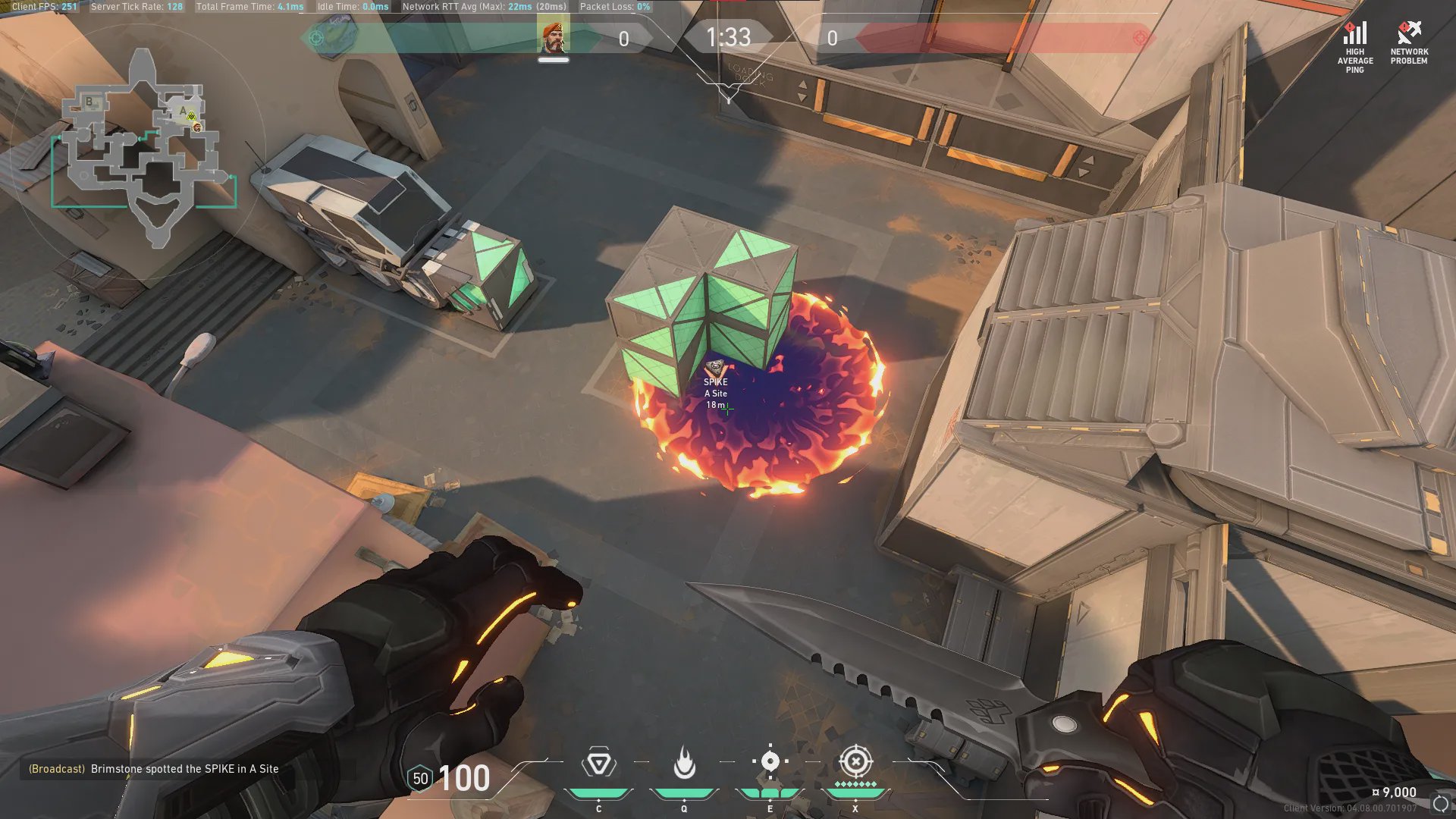Screen dimensions: 1456x819
Task: Click the Network Problem warning icon
Action: tap(1409, 33)
